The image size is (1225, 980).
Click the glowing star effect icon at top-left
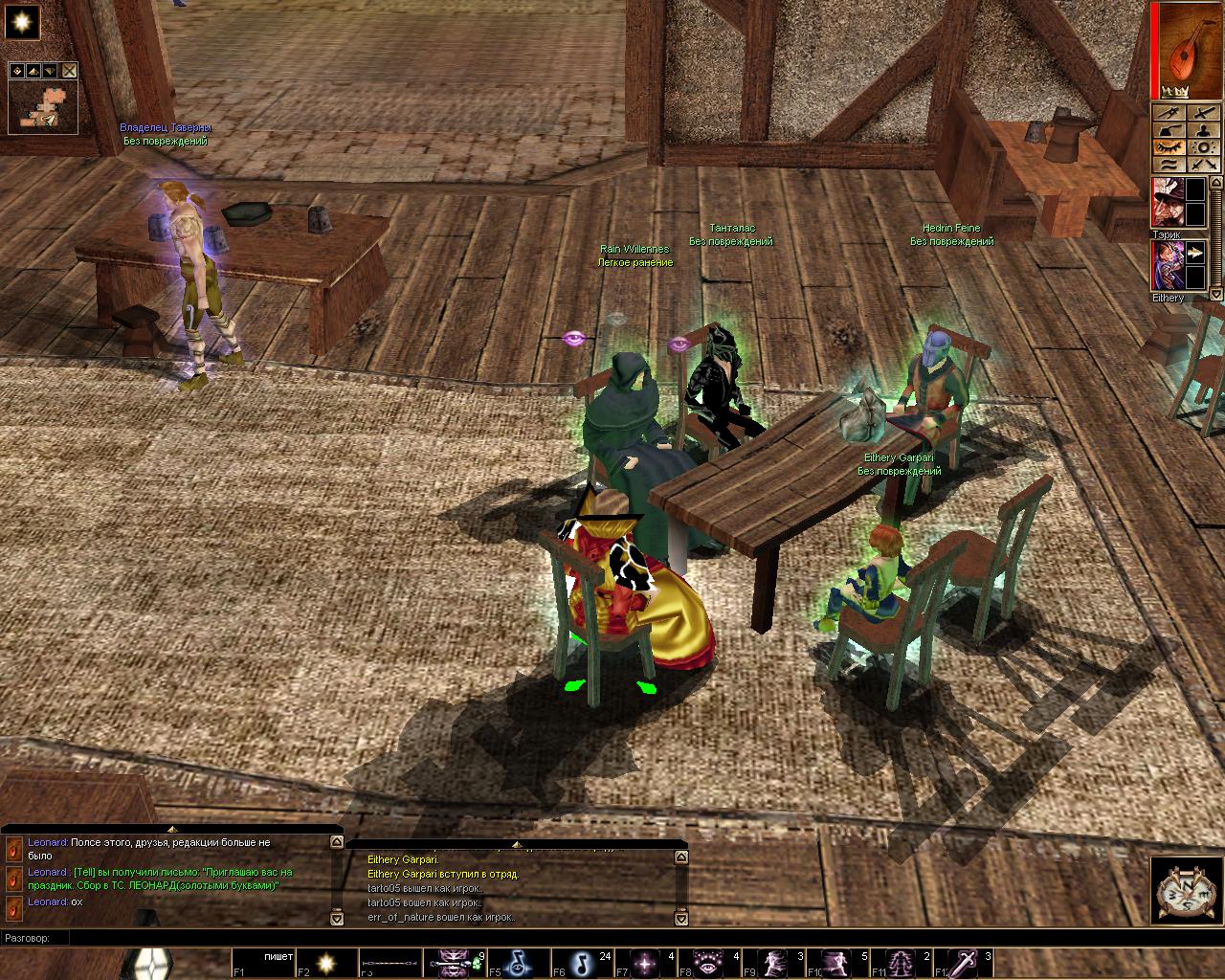22,21
